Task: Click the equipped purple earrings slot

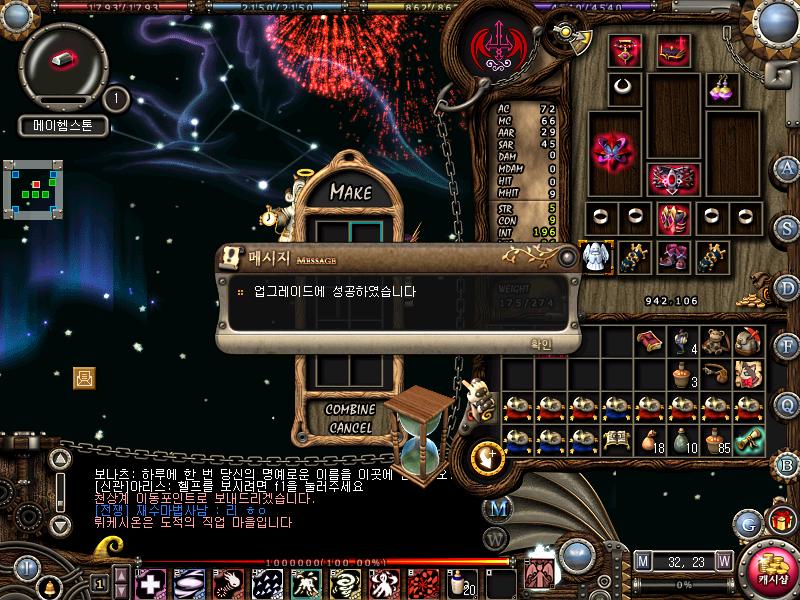Action: point(721,87)
